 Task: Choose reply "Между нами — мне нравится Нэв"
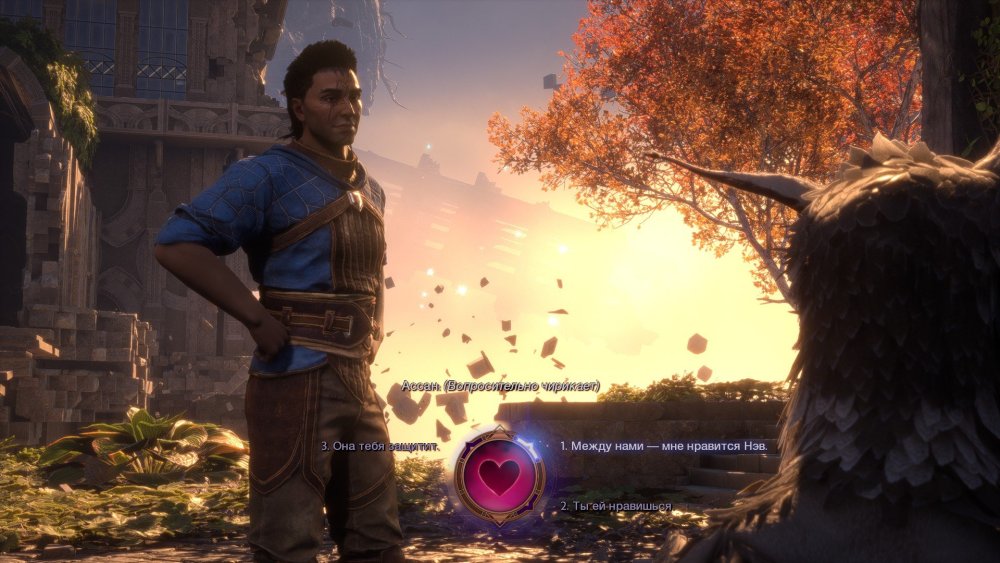[x=655, y=445]
